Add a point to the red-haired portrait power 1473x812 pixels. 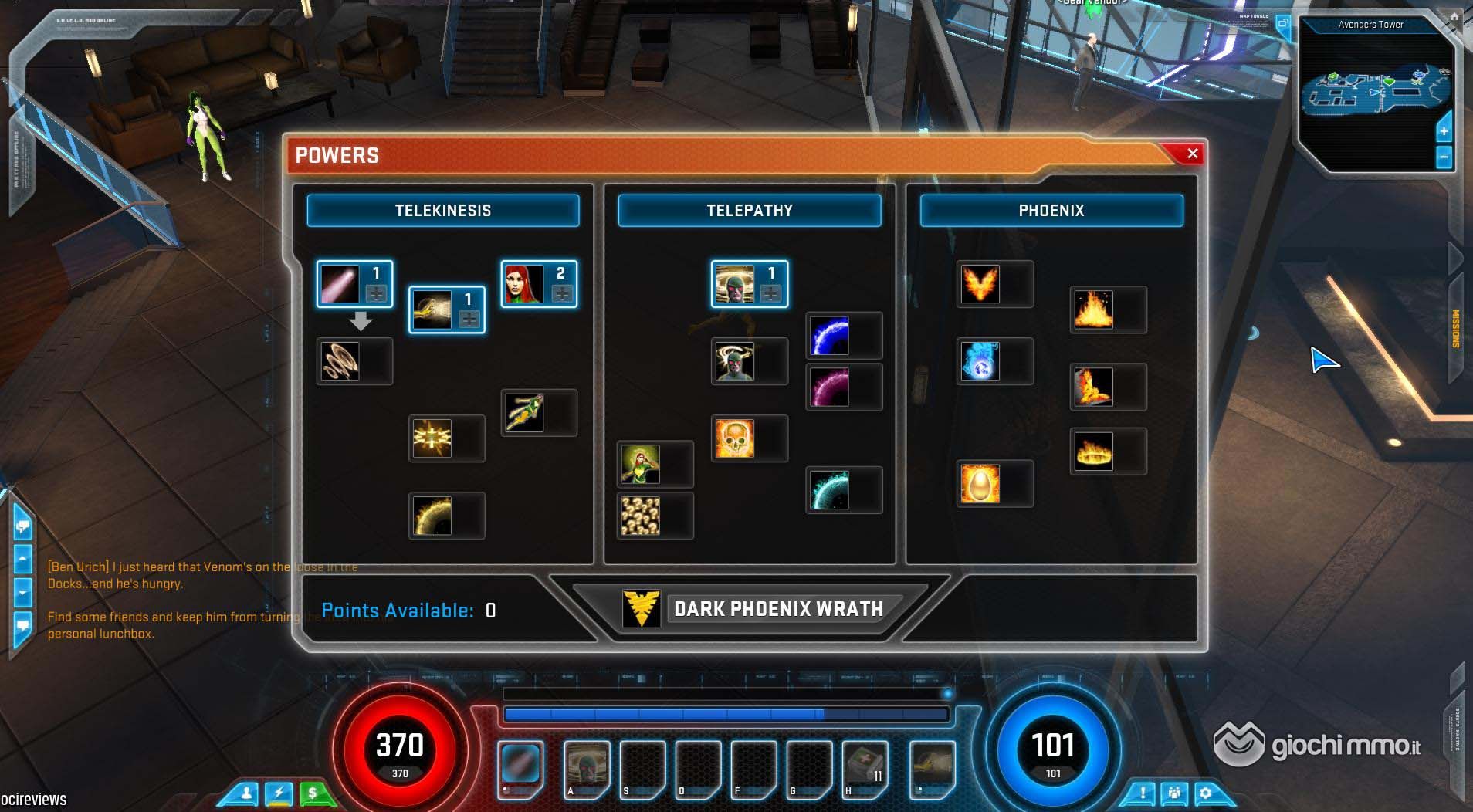click(562, 293)
